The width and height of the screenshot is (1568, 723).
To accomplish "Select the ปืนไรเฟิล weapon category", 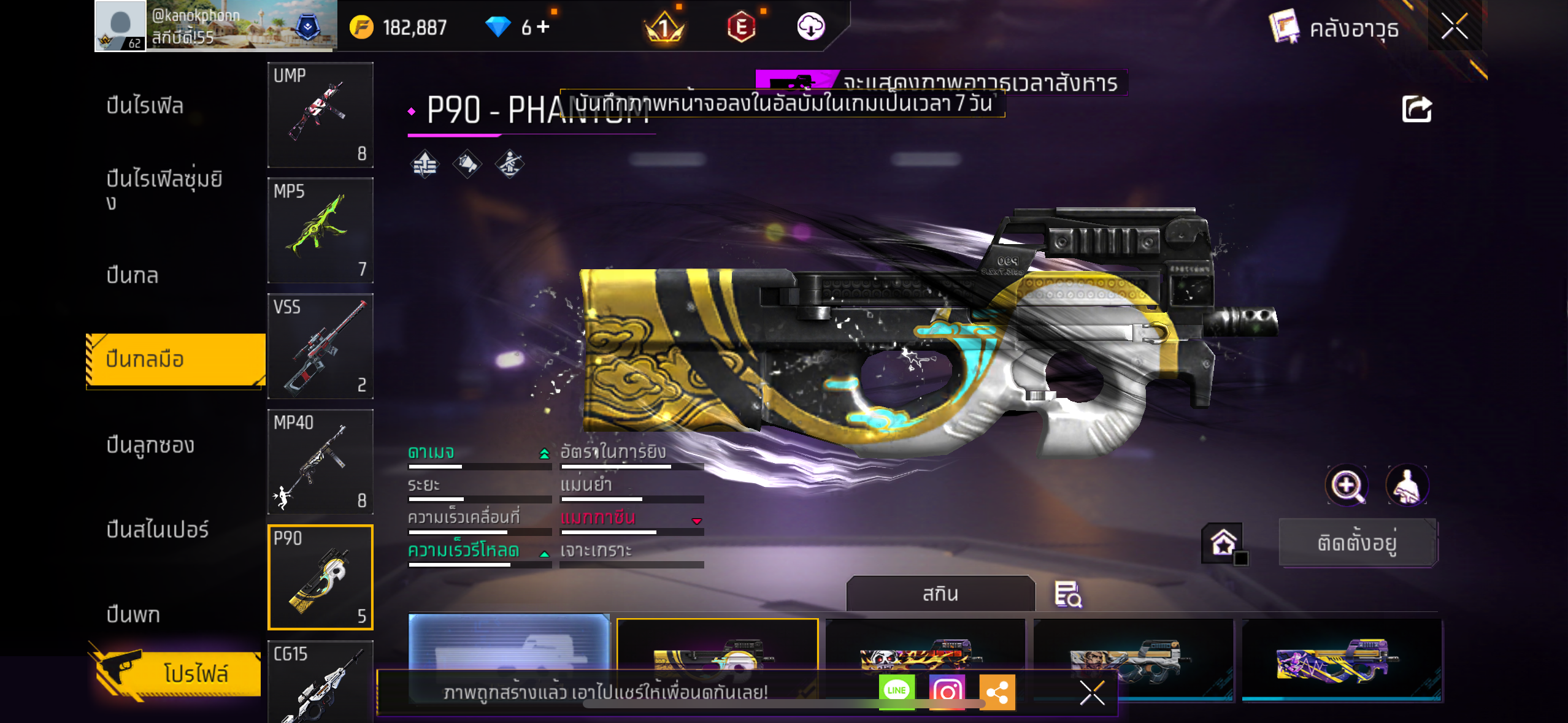I will tap(145, 105).
